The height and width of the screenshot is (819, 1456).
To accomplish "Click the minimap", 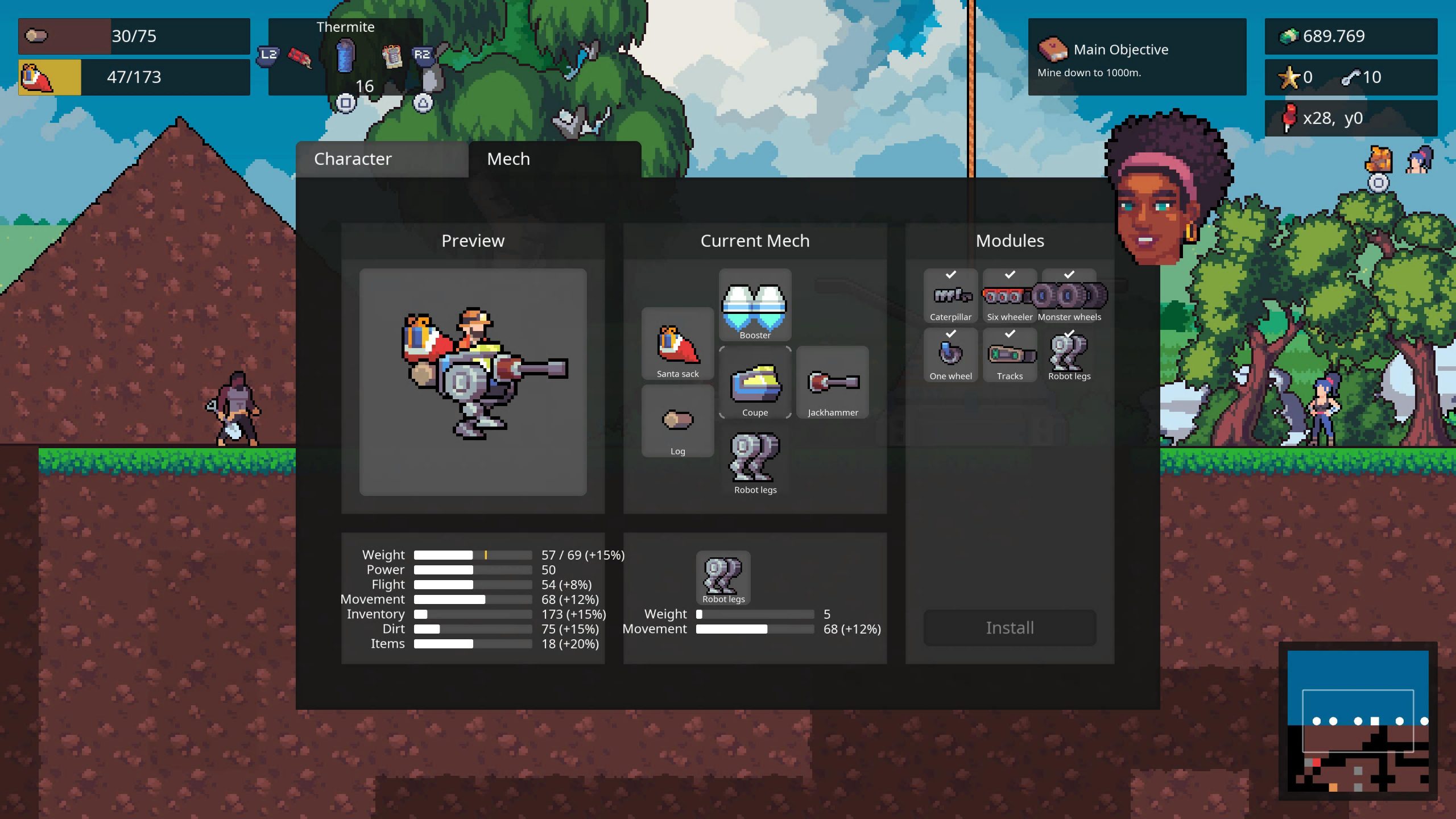I will pos(1358,721).
